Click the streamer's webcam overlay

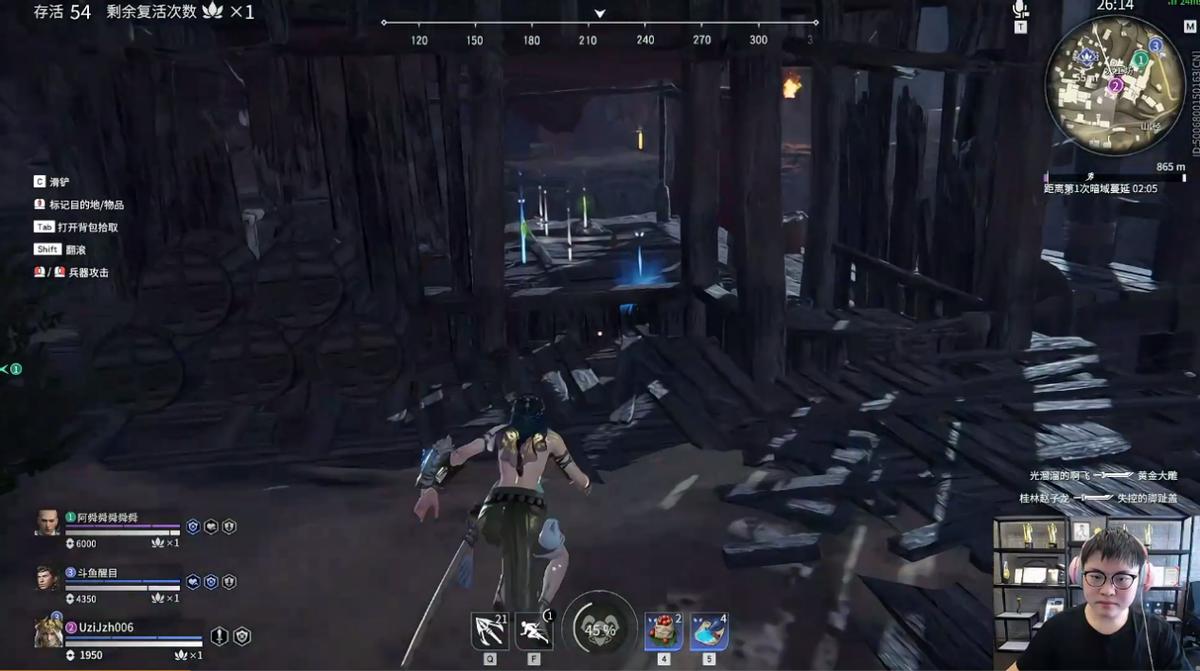(x=1096, y=593)
